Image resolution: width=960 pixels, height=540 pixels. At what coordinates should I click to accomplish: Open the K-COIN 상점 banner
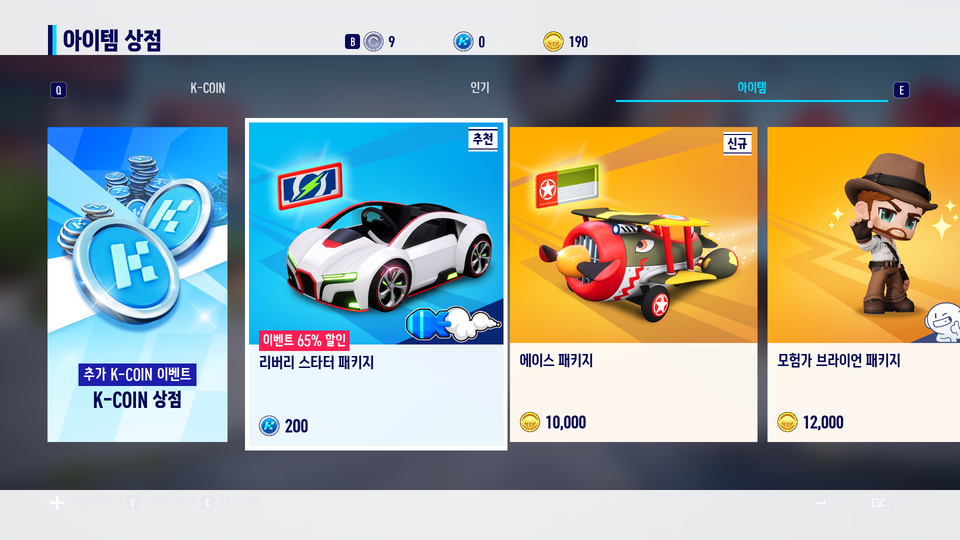coord(137,284)
